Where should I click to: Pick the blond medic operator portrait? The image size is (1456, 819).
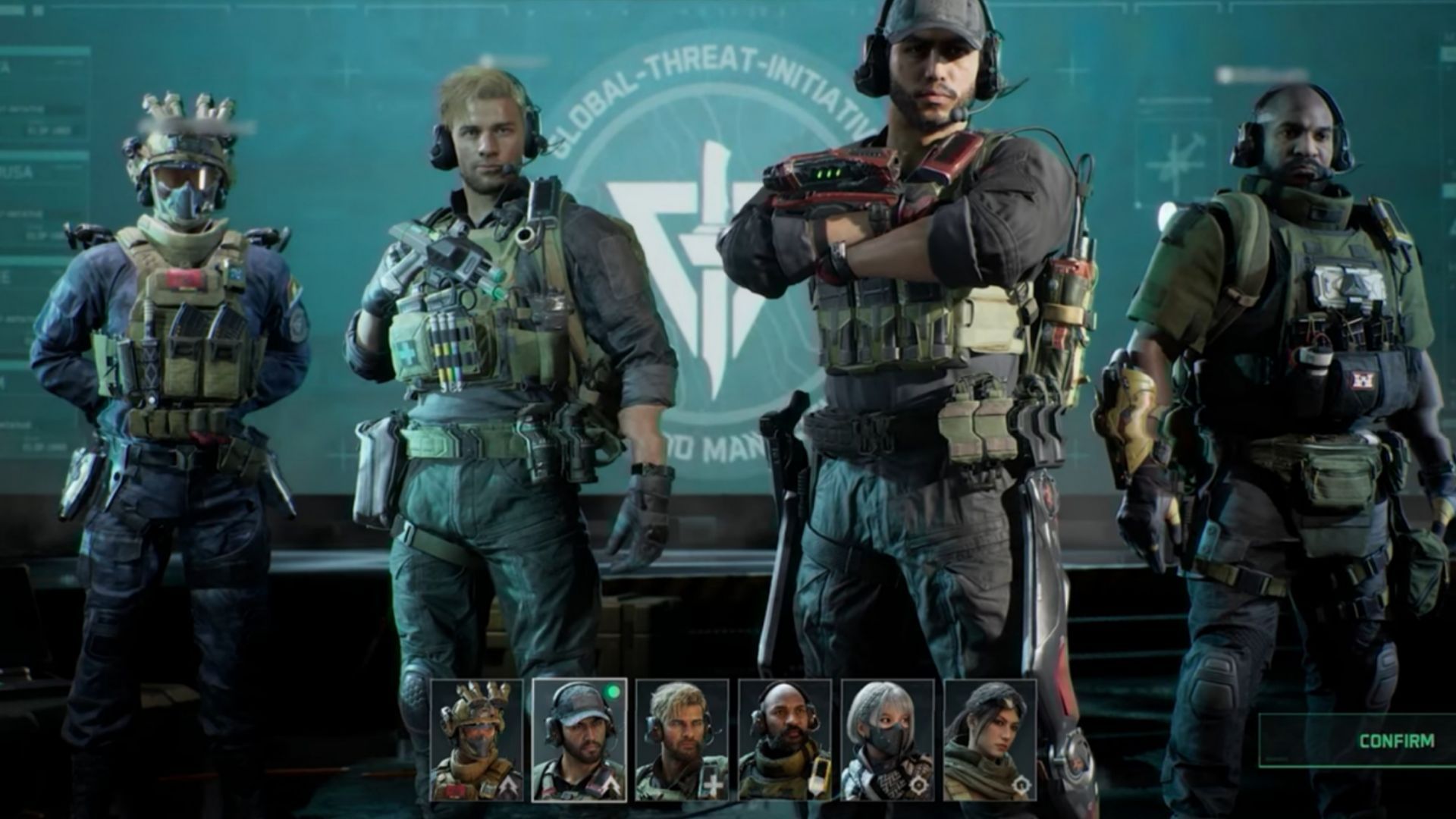pyautogui.click(x=682, y=740)
